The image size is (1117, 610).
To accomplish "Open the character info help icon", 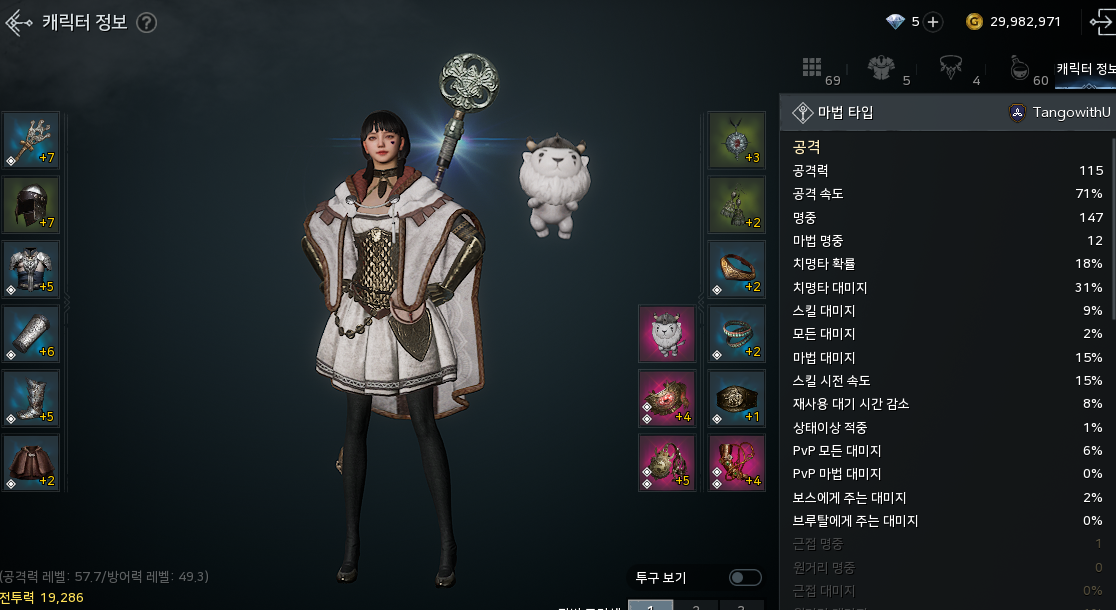I will click(x=147, y=22).
